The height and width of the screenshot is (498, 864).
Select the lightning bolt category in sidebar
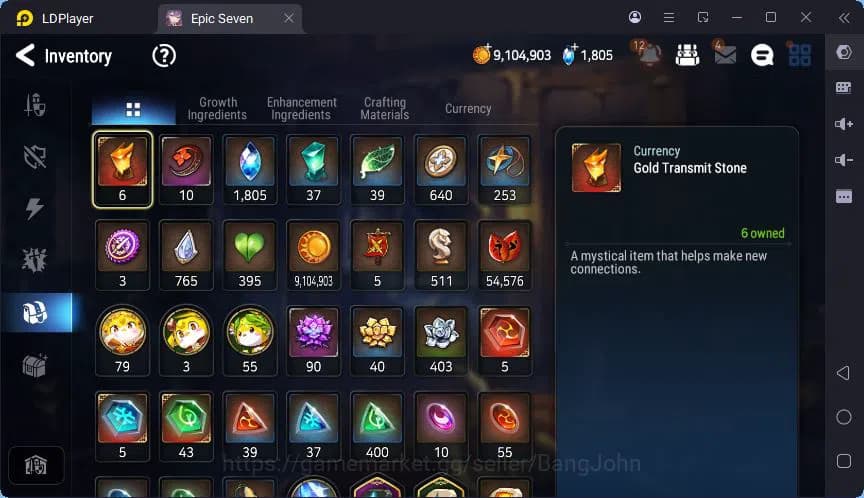[35, 208]
